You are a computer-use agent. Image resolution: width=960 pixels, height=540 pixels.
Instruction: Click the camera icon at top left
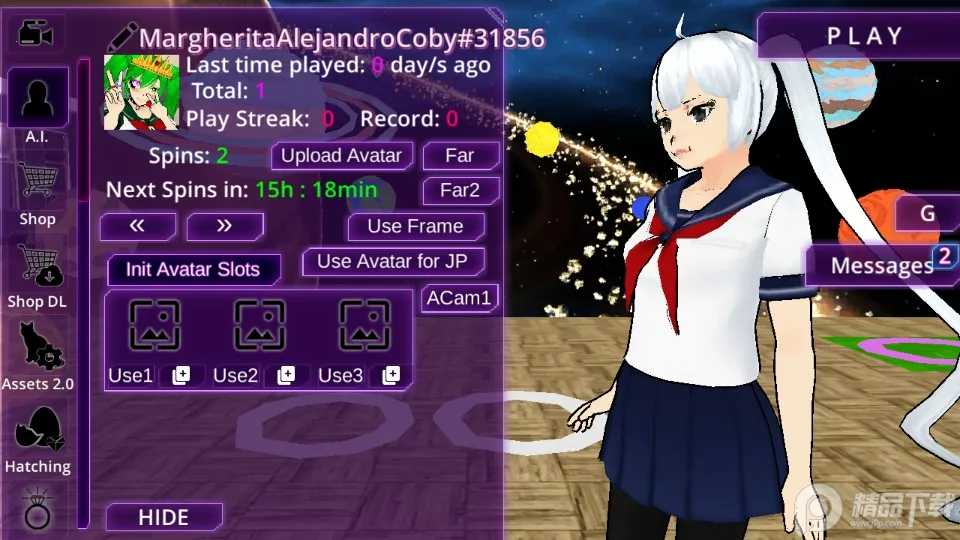pyautogui.click(x=37, y=34)
